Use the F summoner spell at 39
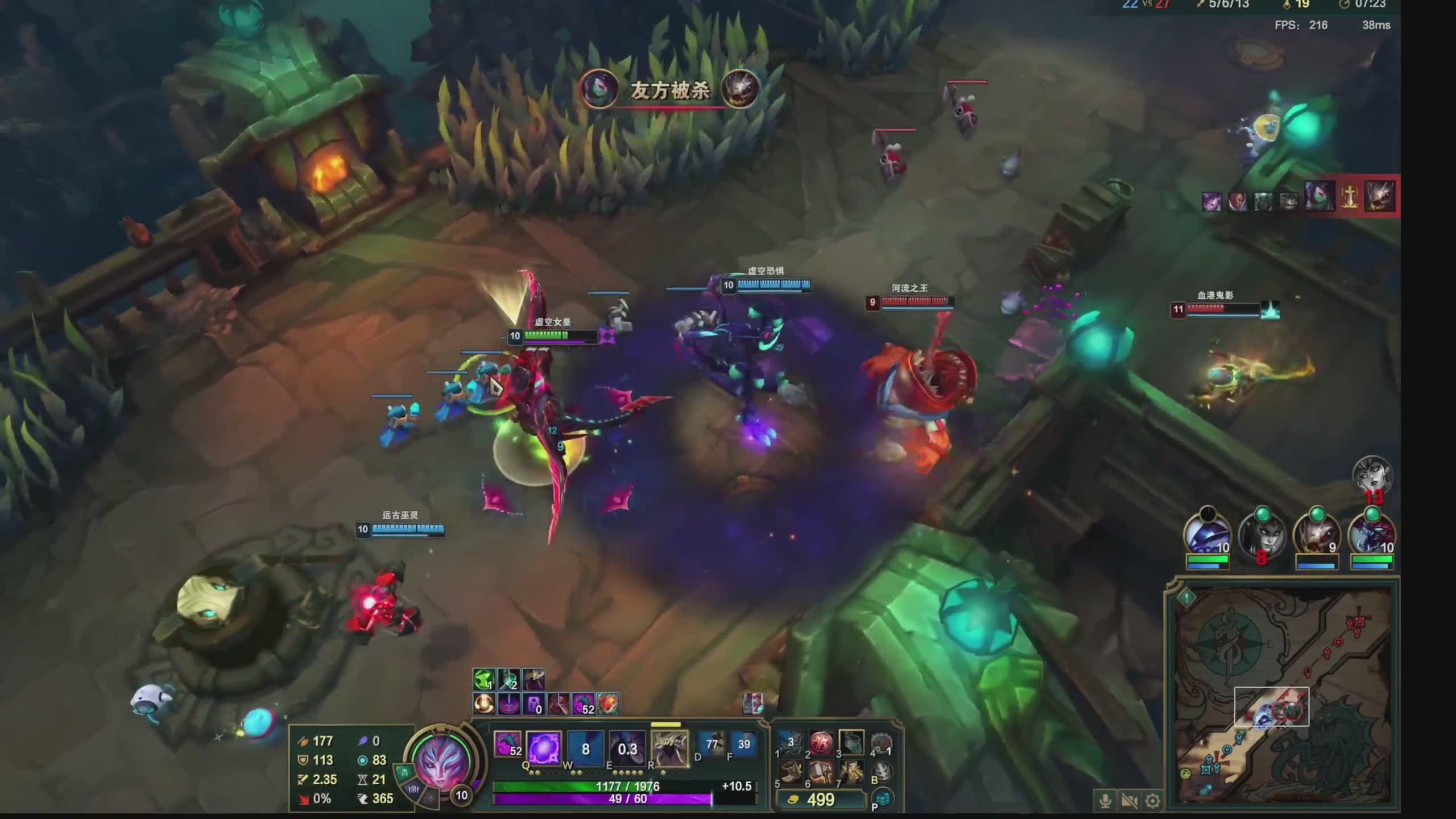 743,744
